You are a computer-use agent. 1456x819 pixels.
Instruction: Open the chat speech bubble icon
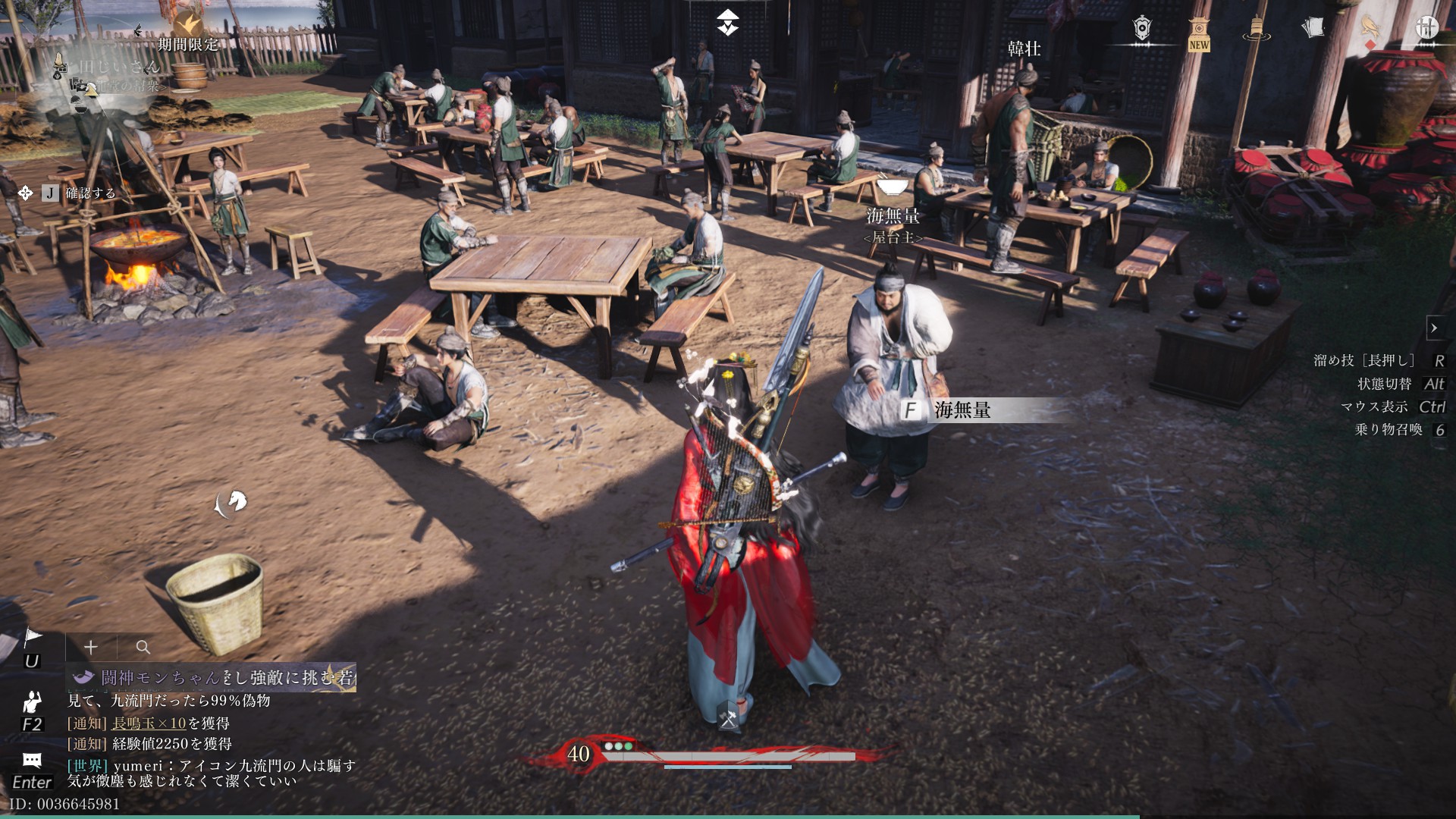pos(32,760)
